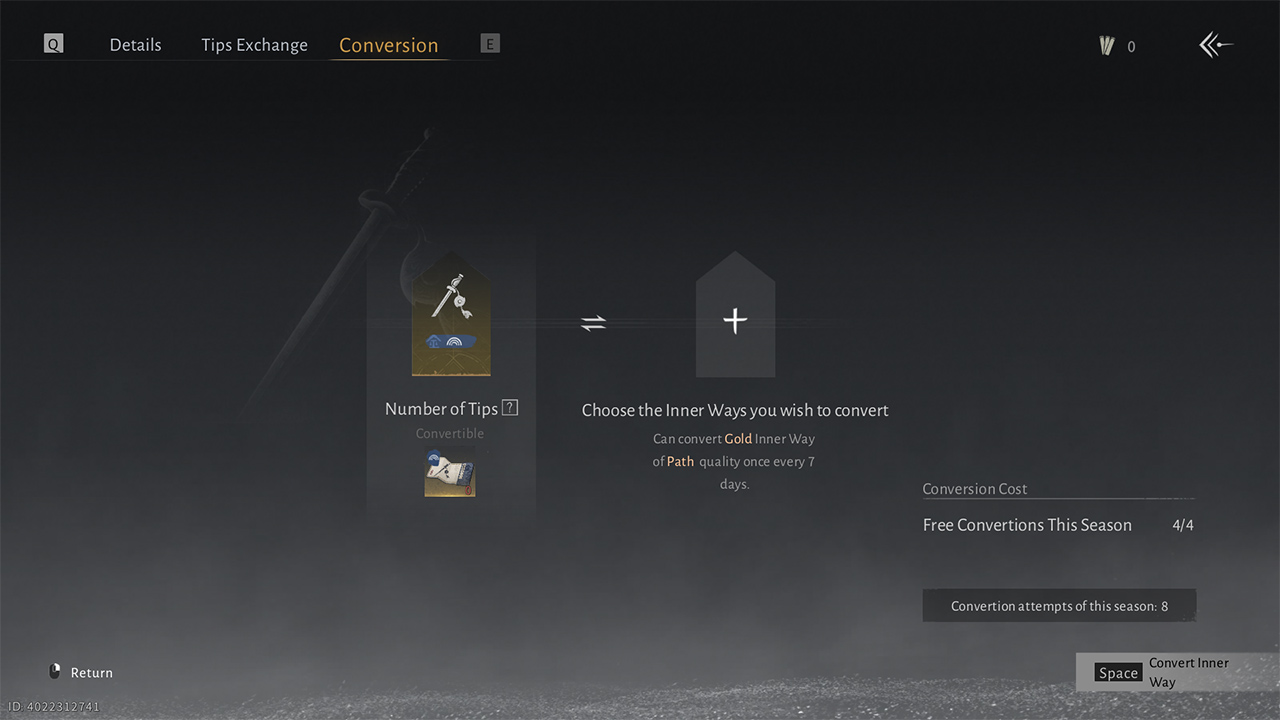
Task: Select the gold sword Inner Way card
Action: tap(451, 314)
